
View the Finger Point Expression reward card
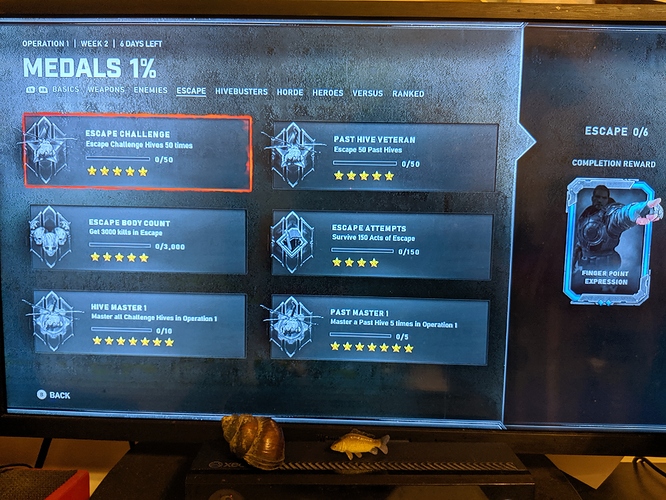pos(610,240)
